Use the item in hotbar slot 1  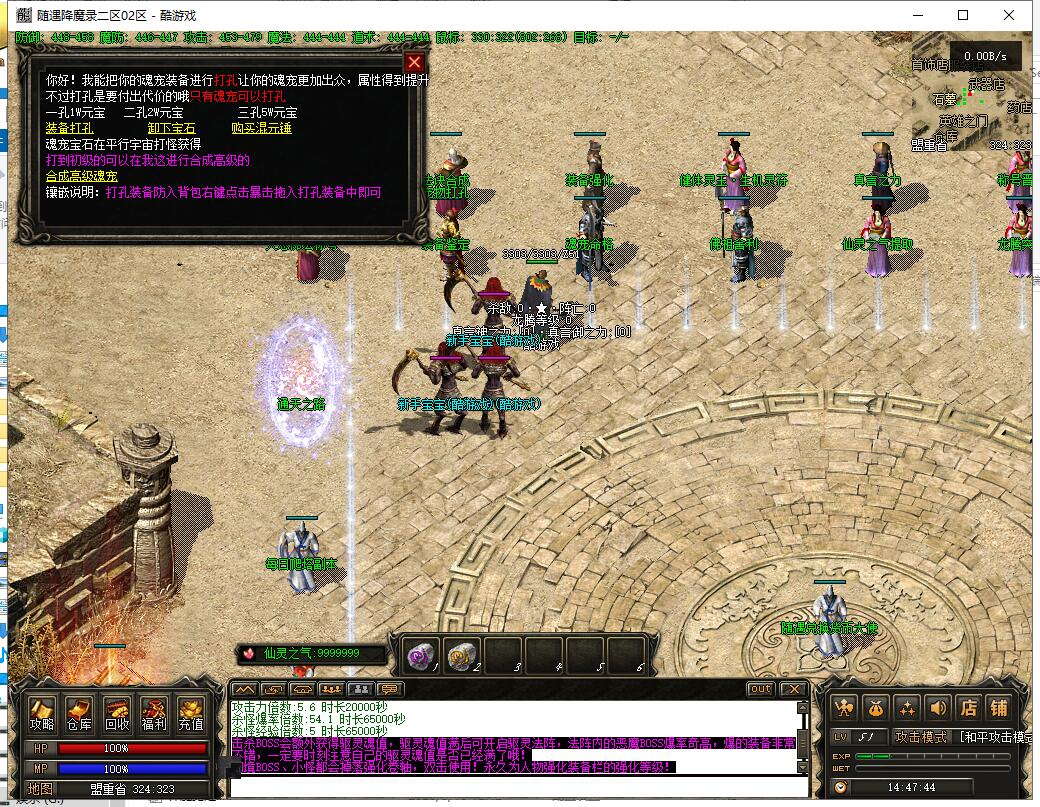[419, 655]
